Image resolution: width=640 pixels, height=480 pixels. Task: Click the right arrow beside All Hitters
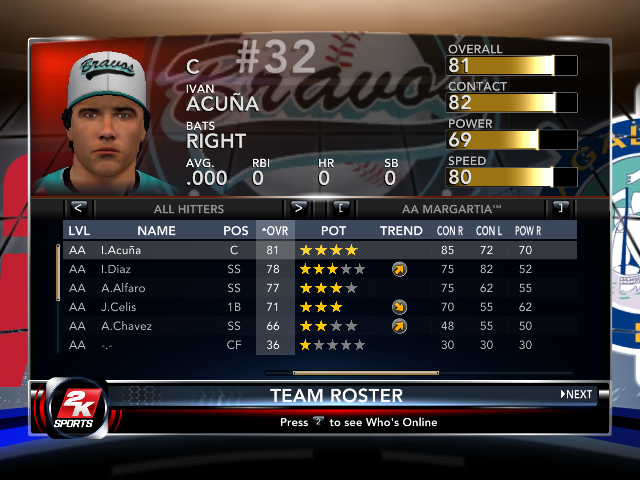pyautogui.click(x=298, y=209)
